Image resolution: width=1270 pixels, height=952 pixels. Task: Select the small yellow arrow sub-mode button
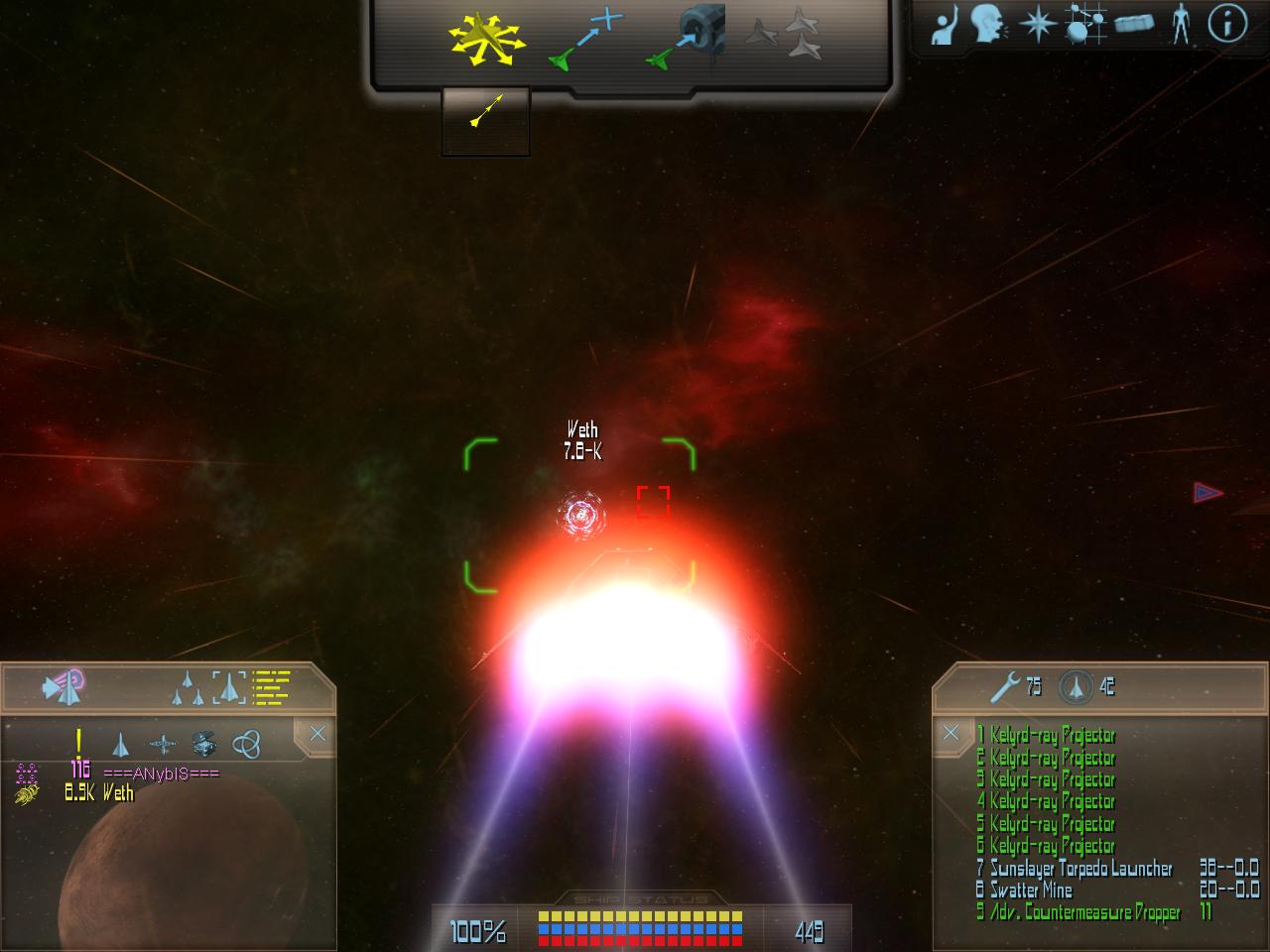(x=485, y=111)
